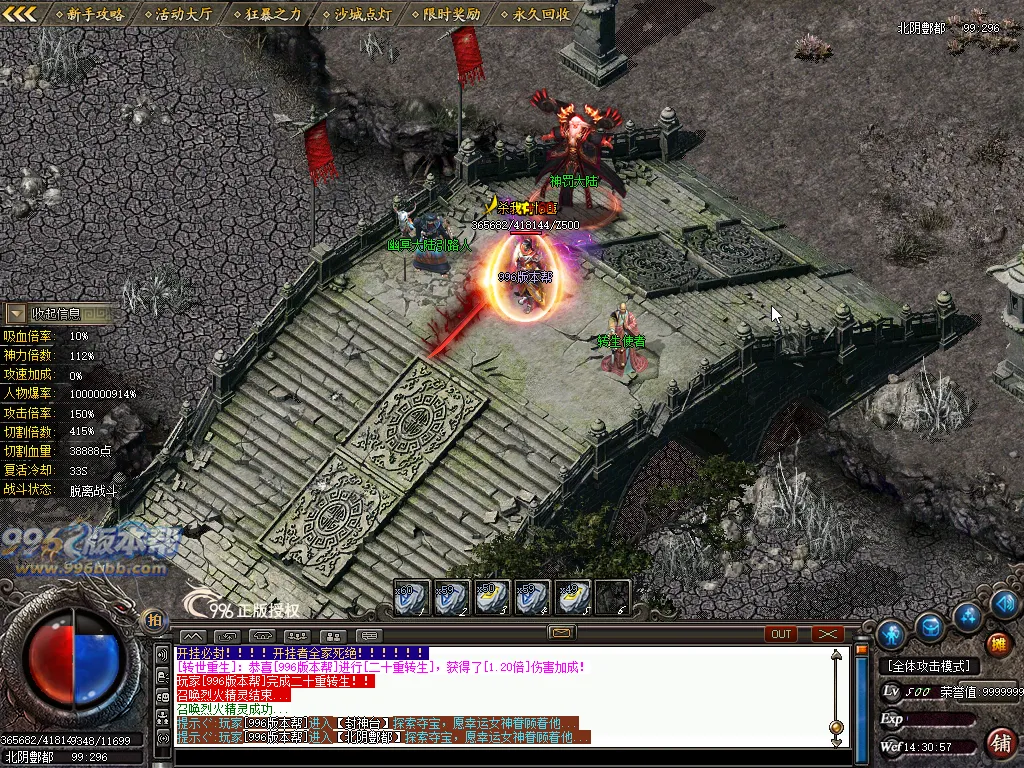The image size is (1024, 768).
Task: Open the 沙城点灯 menu
Action: (x=358, y=14)
